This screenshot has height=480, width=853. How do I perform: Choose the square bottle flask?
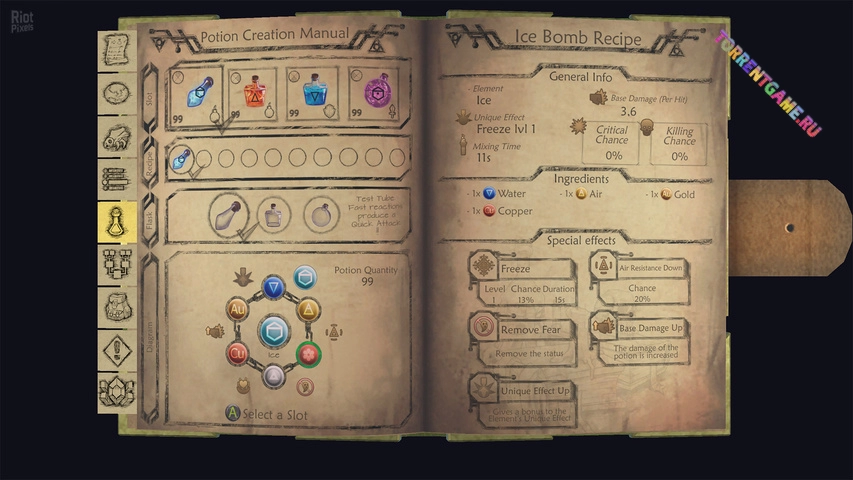pyautogui.click(x=274, y=213)
